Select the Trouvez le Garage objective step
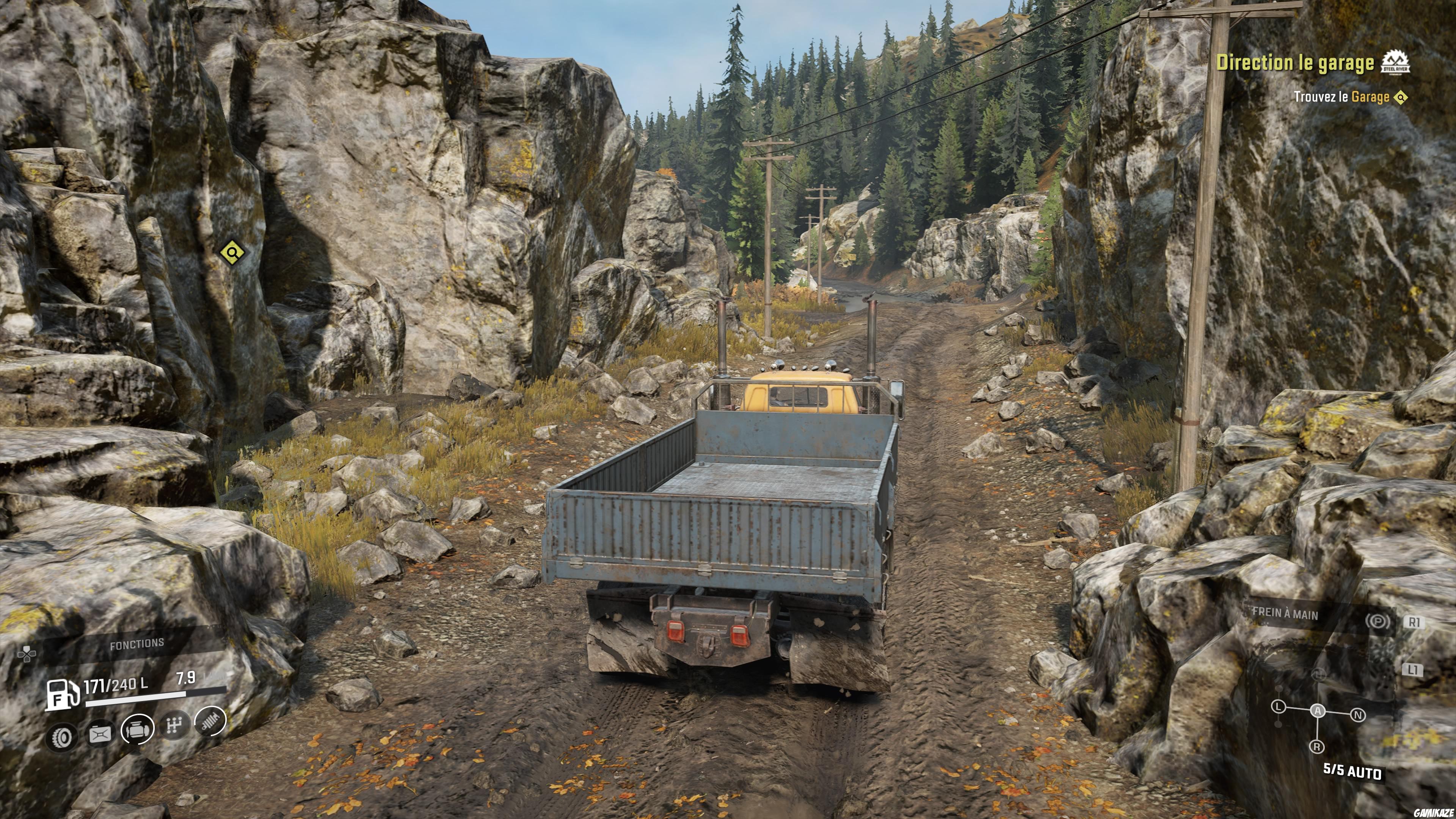 tap(1341, 97)
